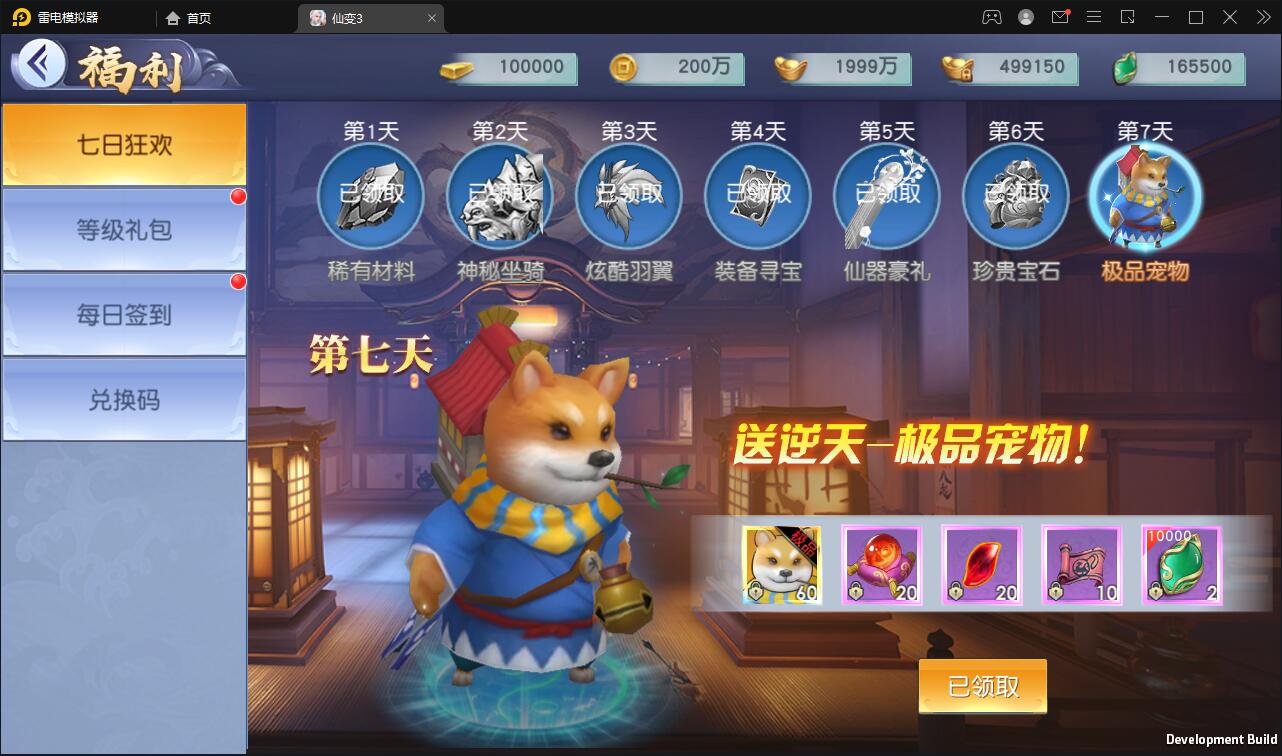1282x756 pixels.
Task: Click the Day 7 极品宠物 pet reward icon
Action: tap(1144, 197)
